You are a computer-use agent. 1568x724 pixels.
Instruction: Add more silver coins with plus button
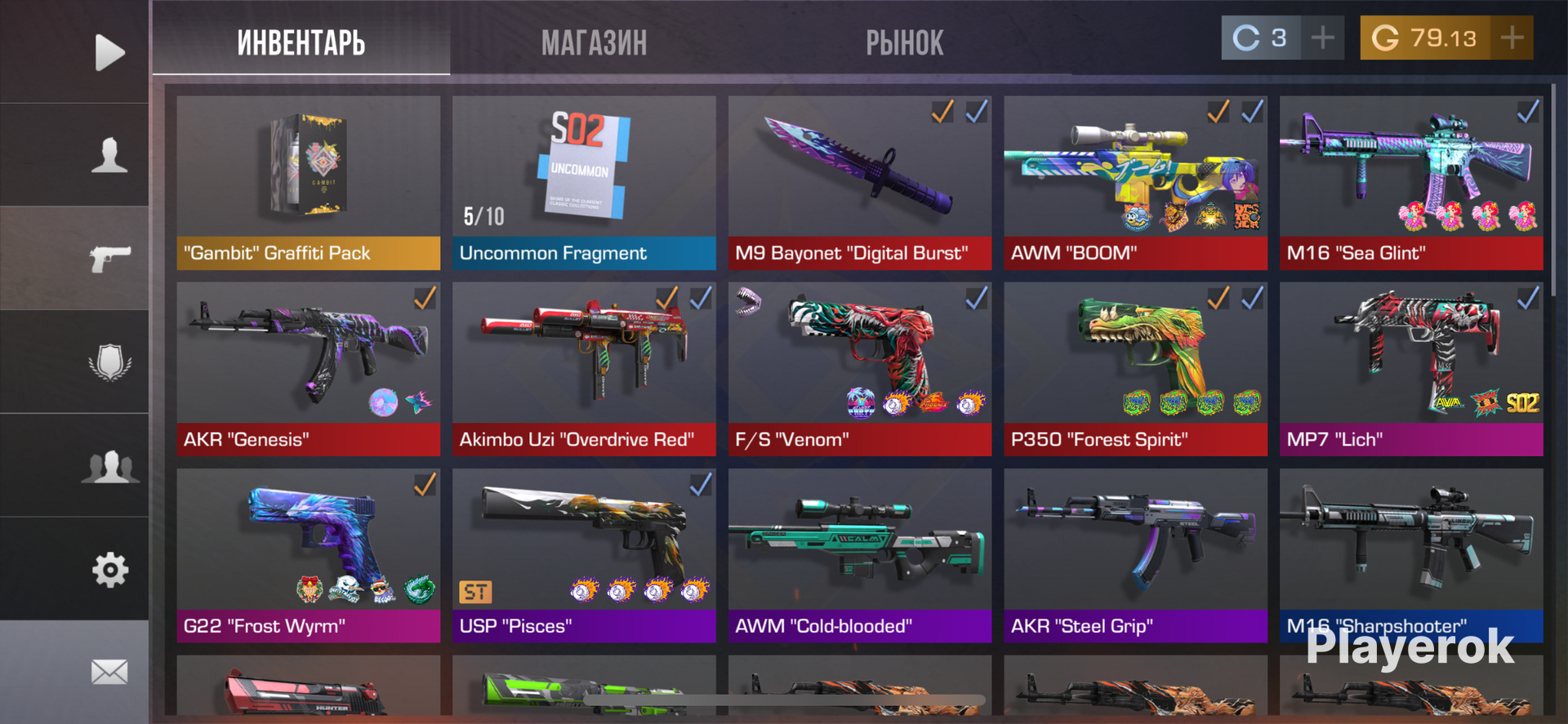pyautogui.click(x=1322, y=38)
